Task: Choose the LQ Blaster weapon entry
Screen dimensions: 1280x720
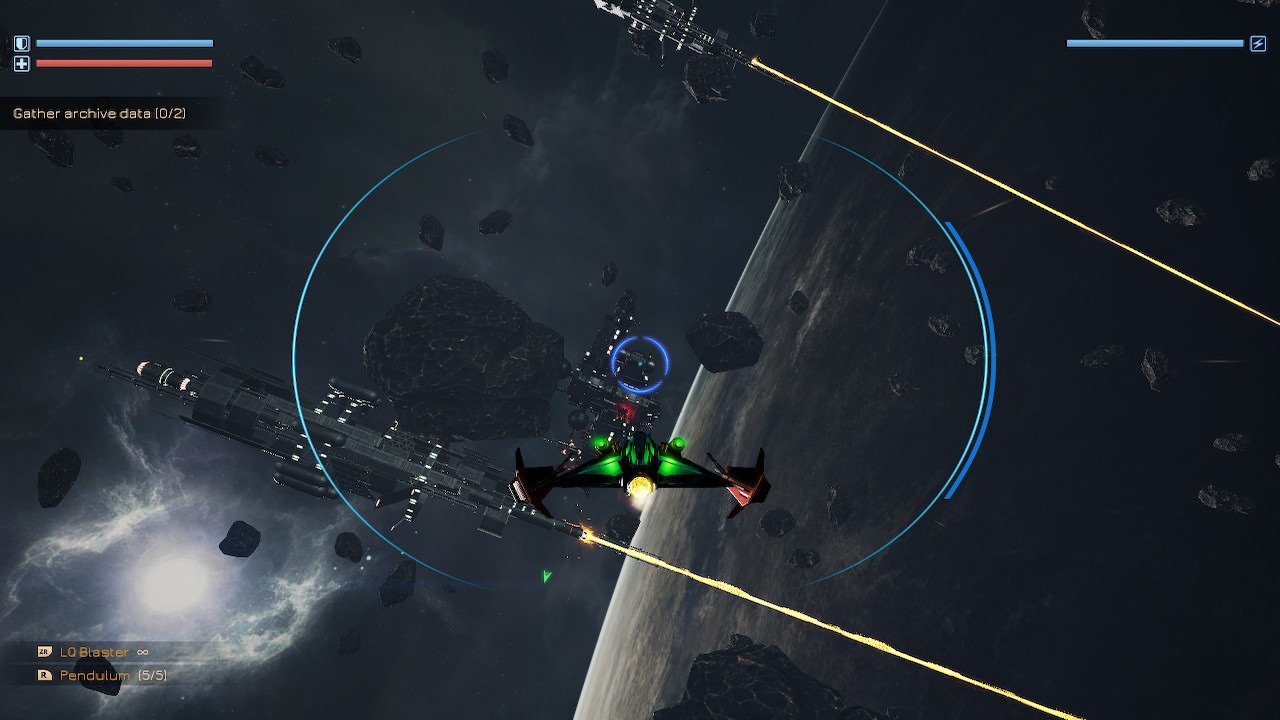Action: point(94,652)
